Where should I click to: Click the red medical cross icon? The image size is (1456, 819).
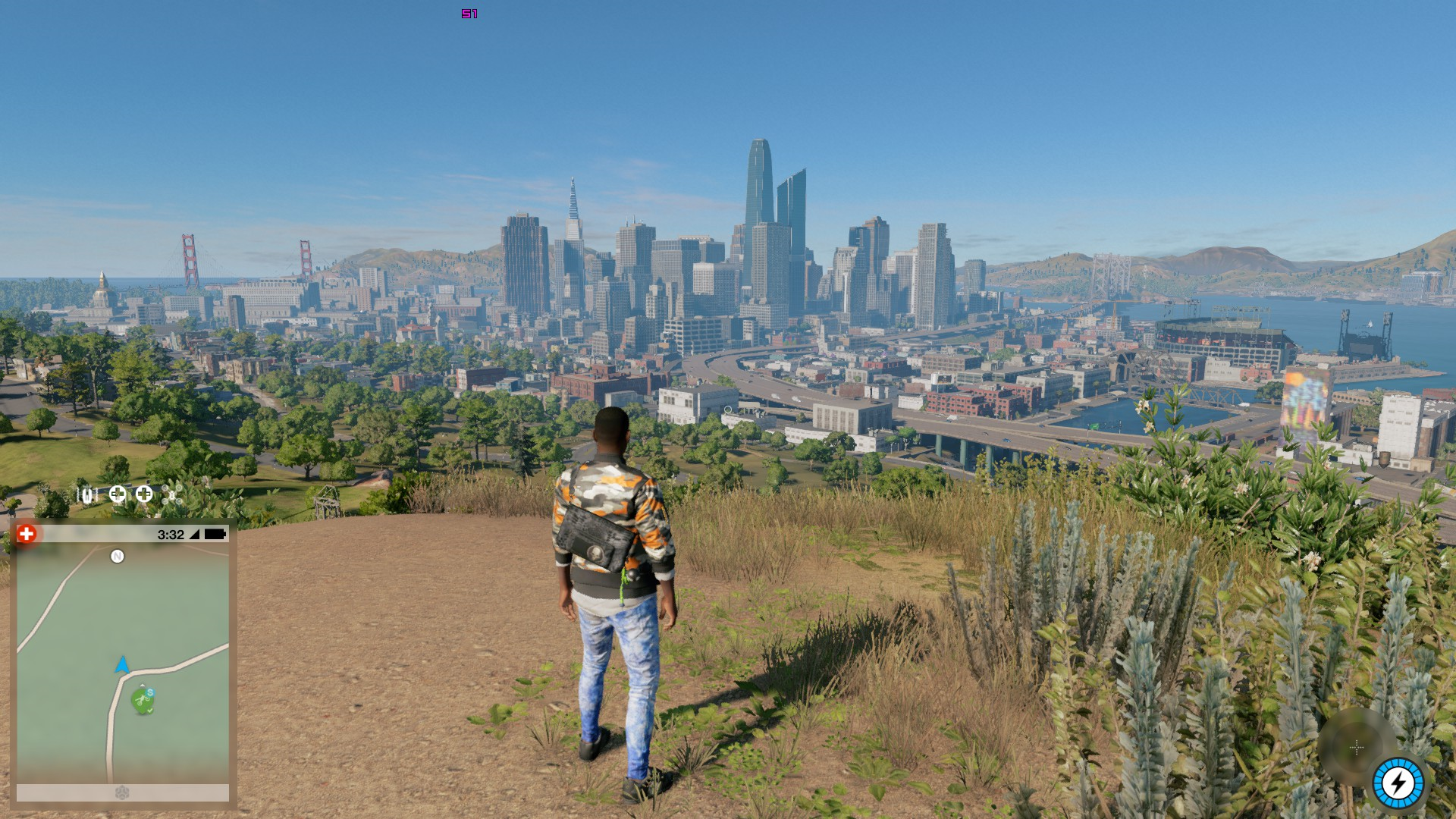[27, 535]
